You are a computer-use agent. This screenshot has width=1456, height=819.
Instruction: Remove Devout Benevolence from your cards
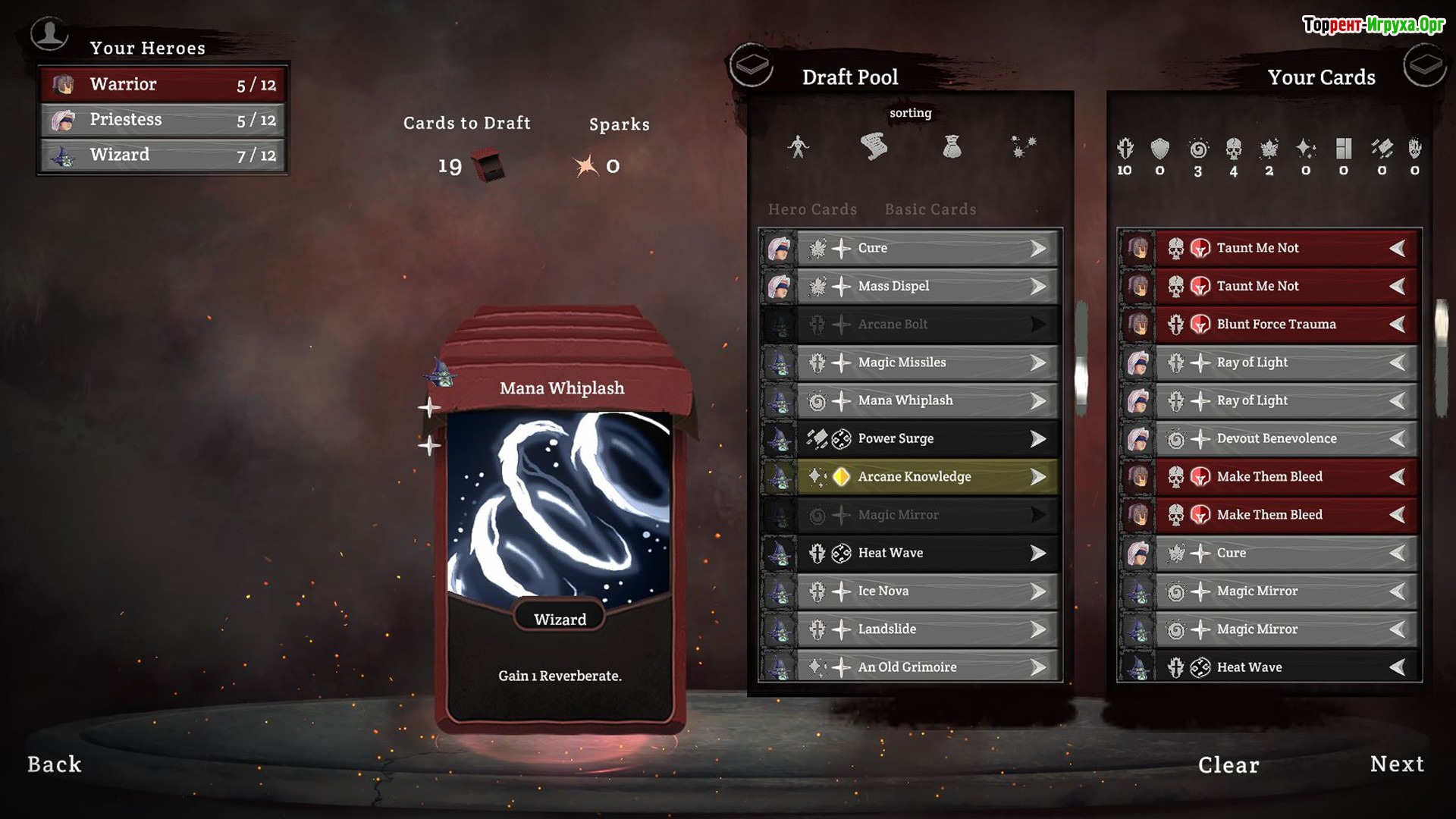click(1285, 439)
